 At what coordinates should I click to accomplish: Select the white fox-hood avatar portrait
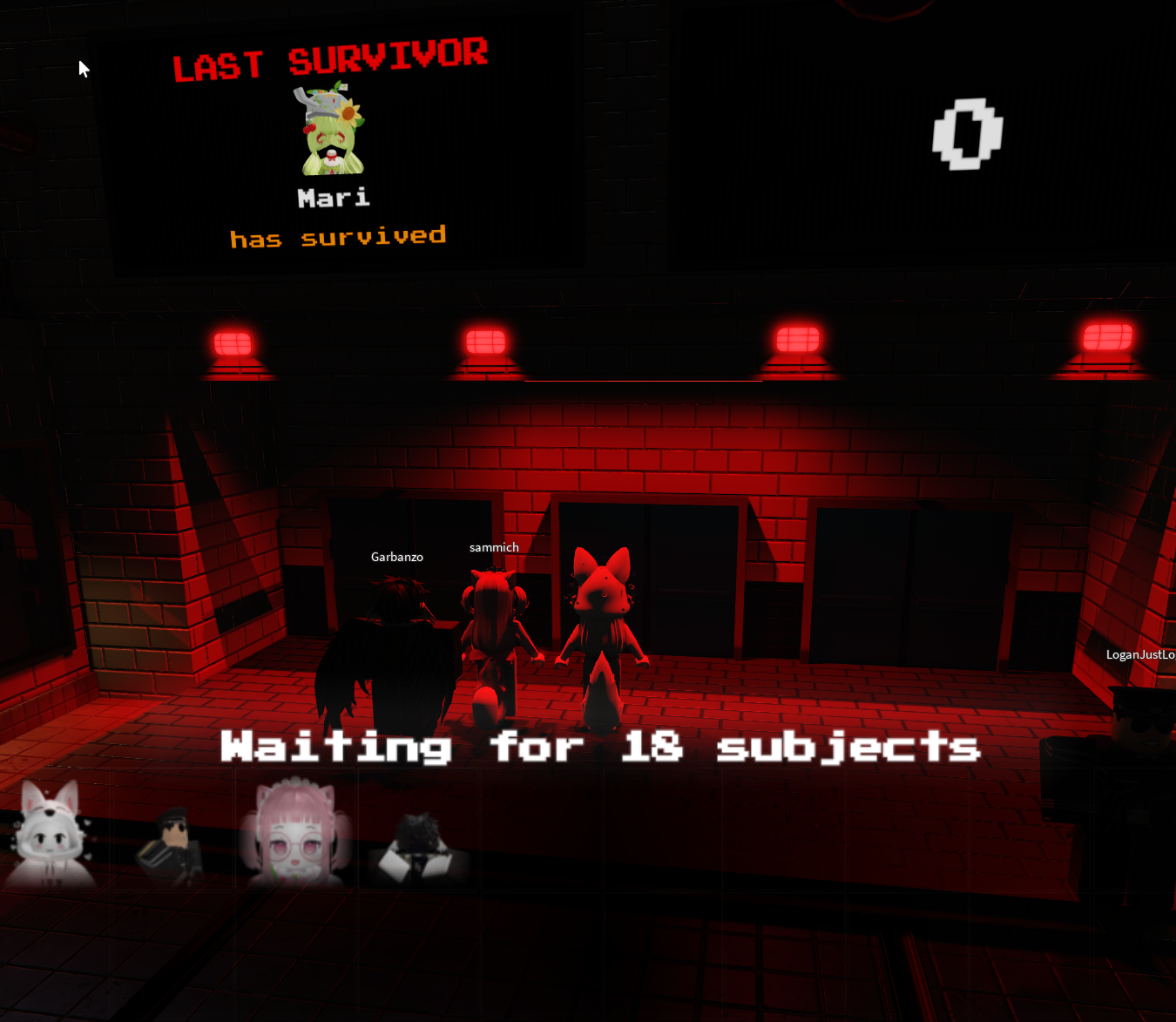point(51,835)
